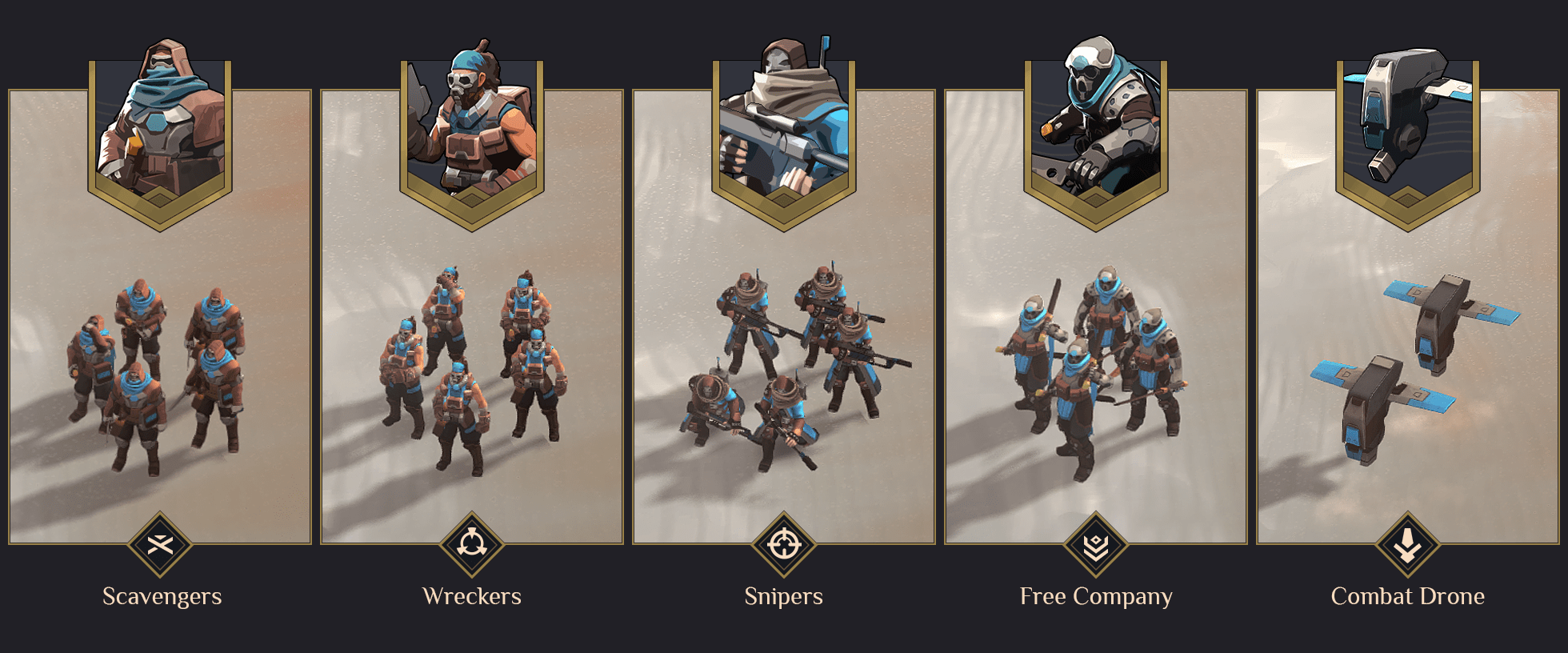Click the Combat Drone label text
1568x653 pixels.
pos(1406,596)
